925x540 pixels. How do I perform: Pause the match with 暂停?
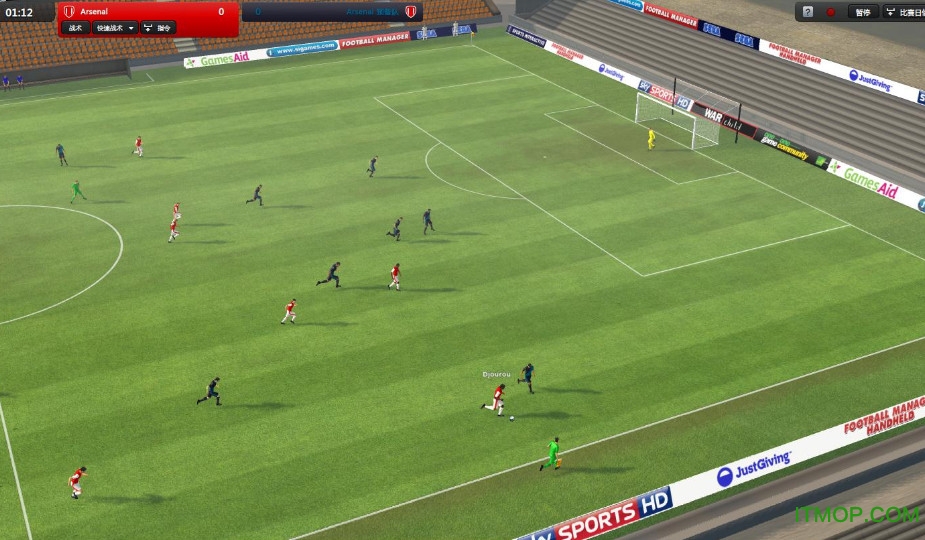(x=862, y=12)
